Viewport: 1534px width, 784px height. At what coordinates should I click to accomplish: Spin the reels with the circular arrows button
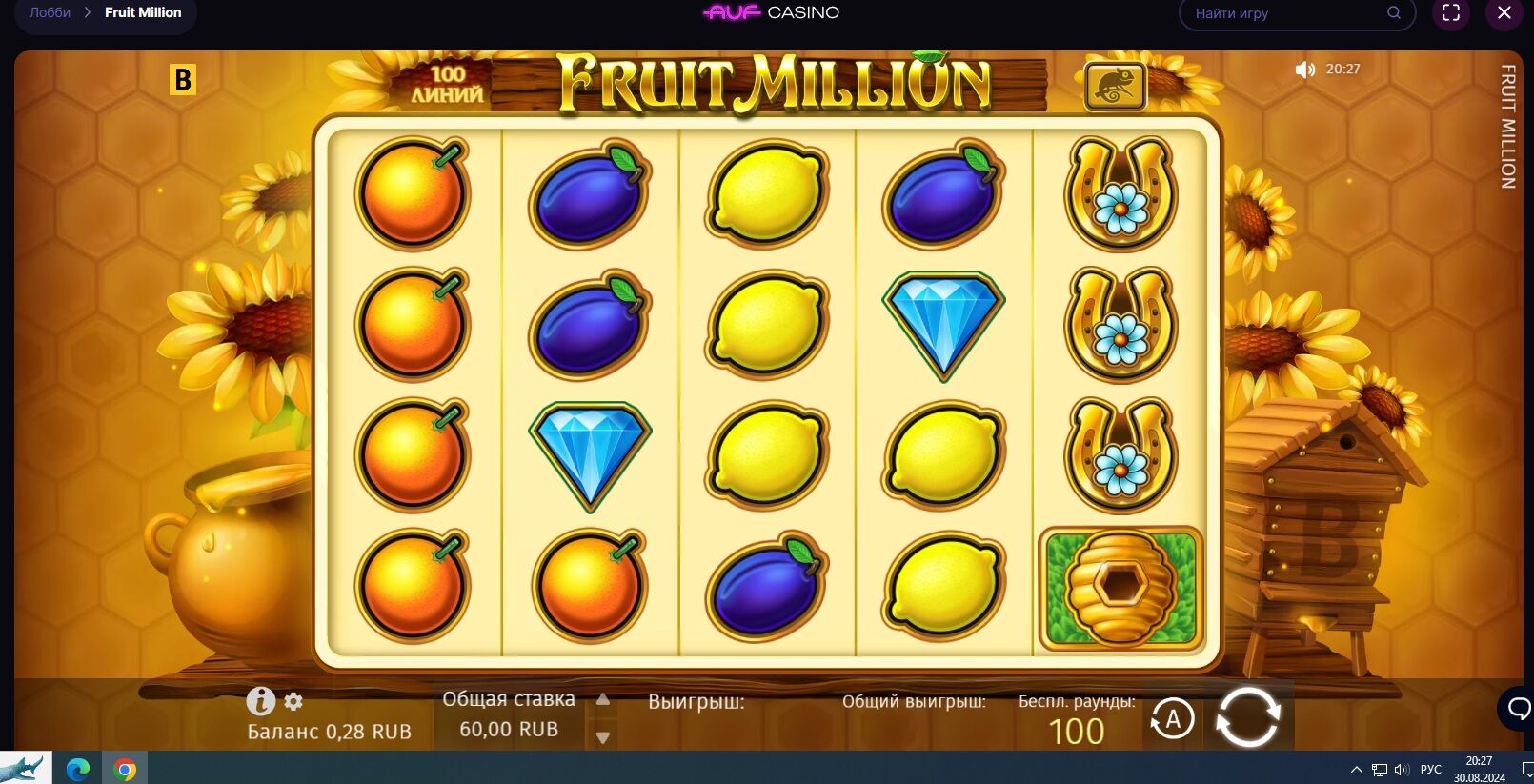1247,717
